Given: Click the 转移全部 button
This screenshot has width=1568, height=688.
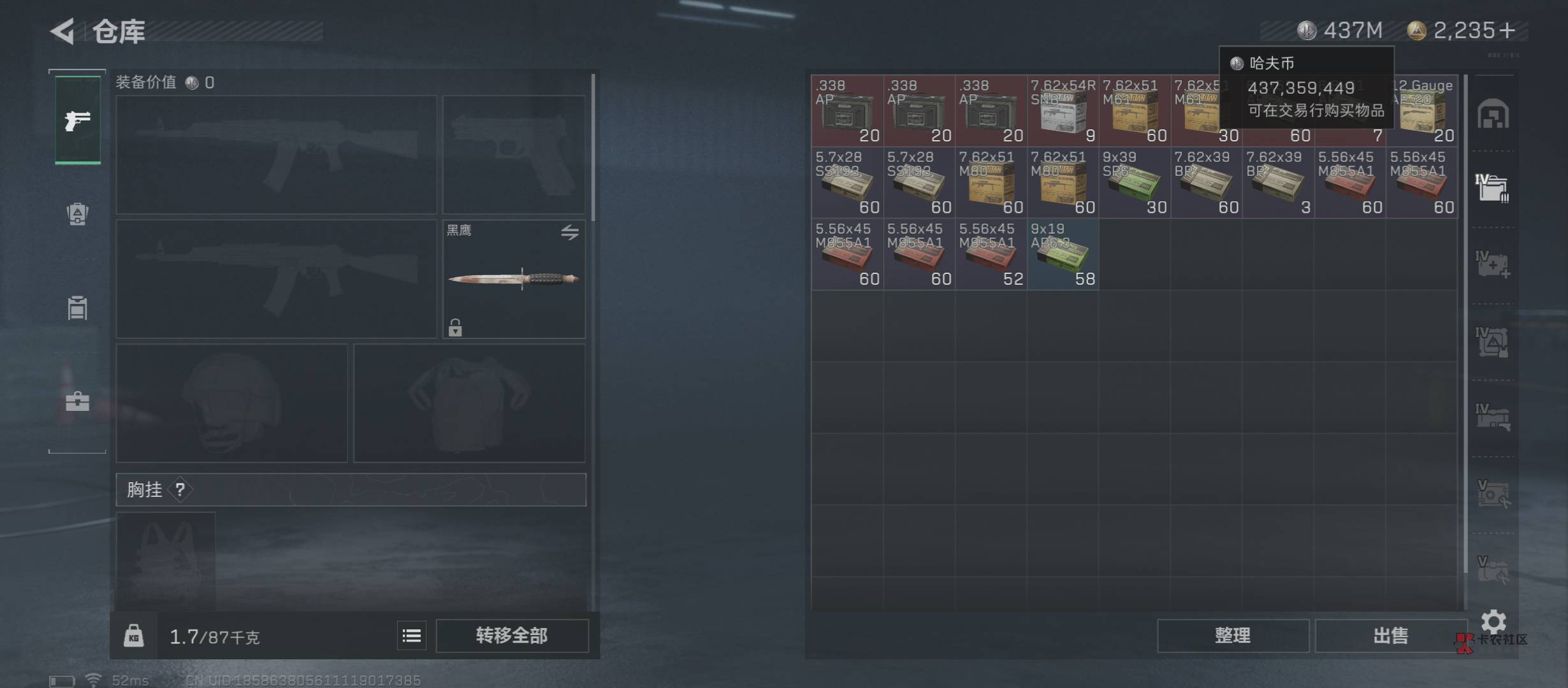Looking at the screenshot, I should pos(512,636).
